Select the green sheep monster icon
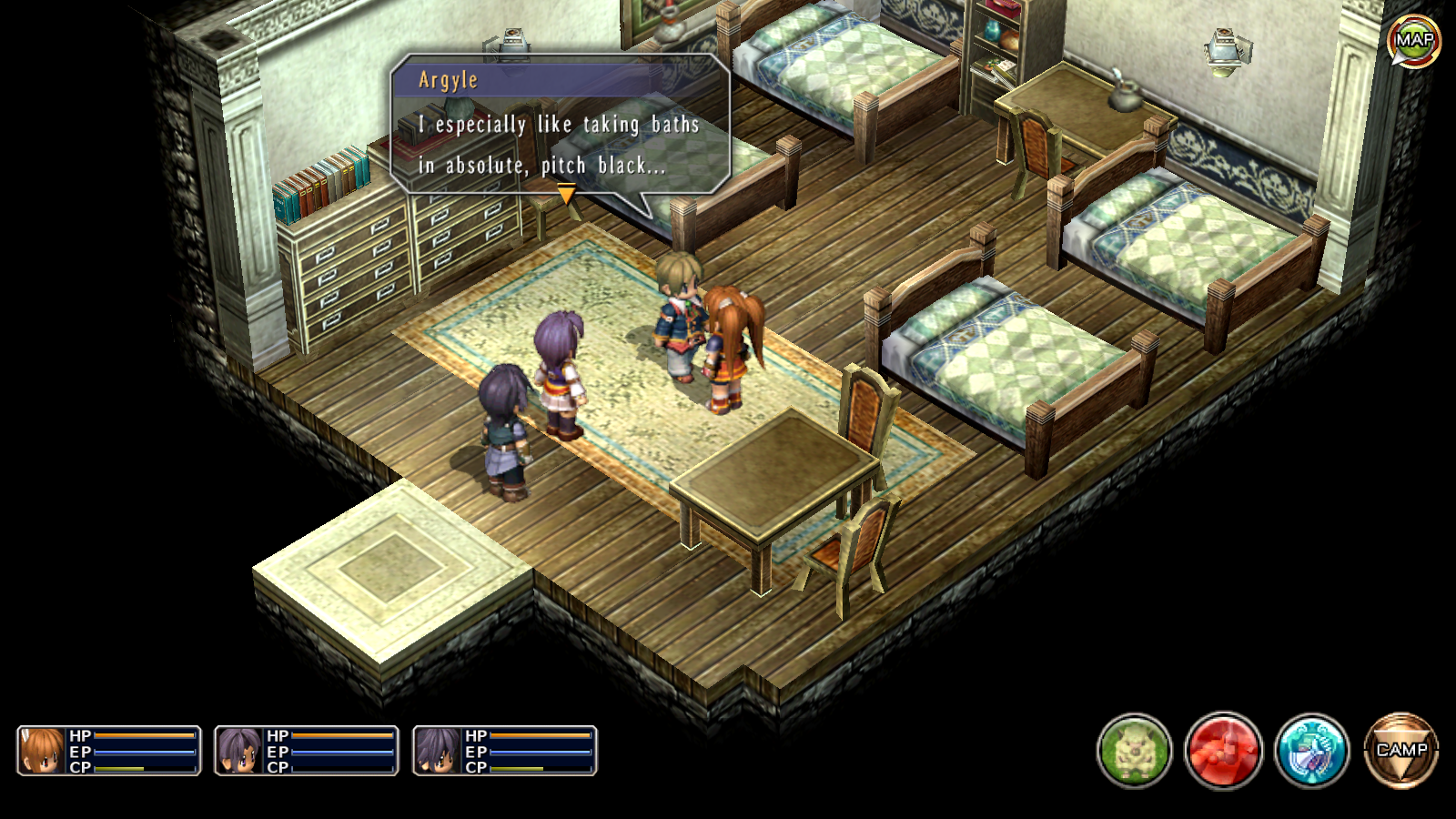 point(1134,751)
